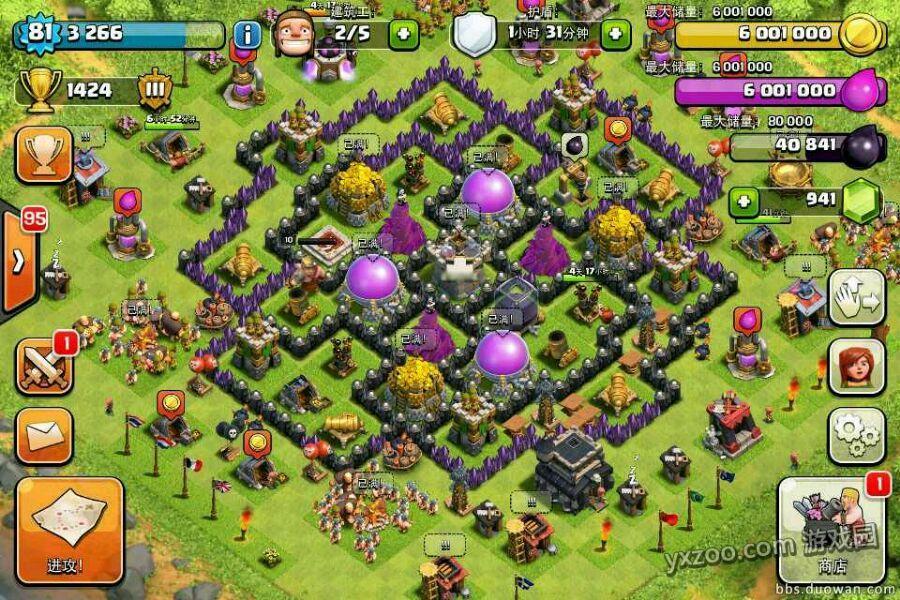This screenshot has height=600, width=900.
Task: Extend shield with its green plus
Action: 615,34
